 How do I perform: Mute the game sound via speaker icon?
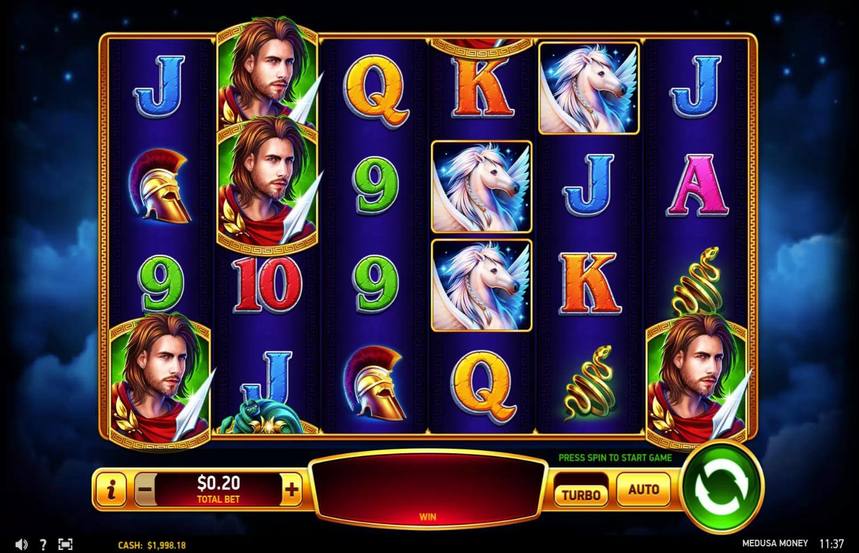tap(20, 544)
